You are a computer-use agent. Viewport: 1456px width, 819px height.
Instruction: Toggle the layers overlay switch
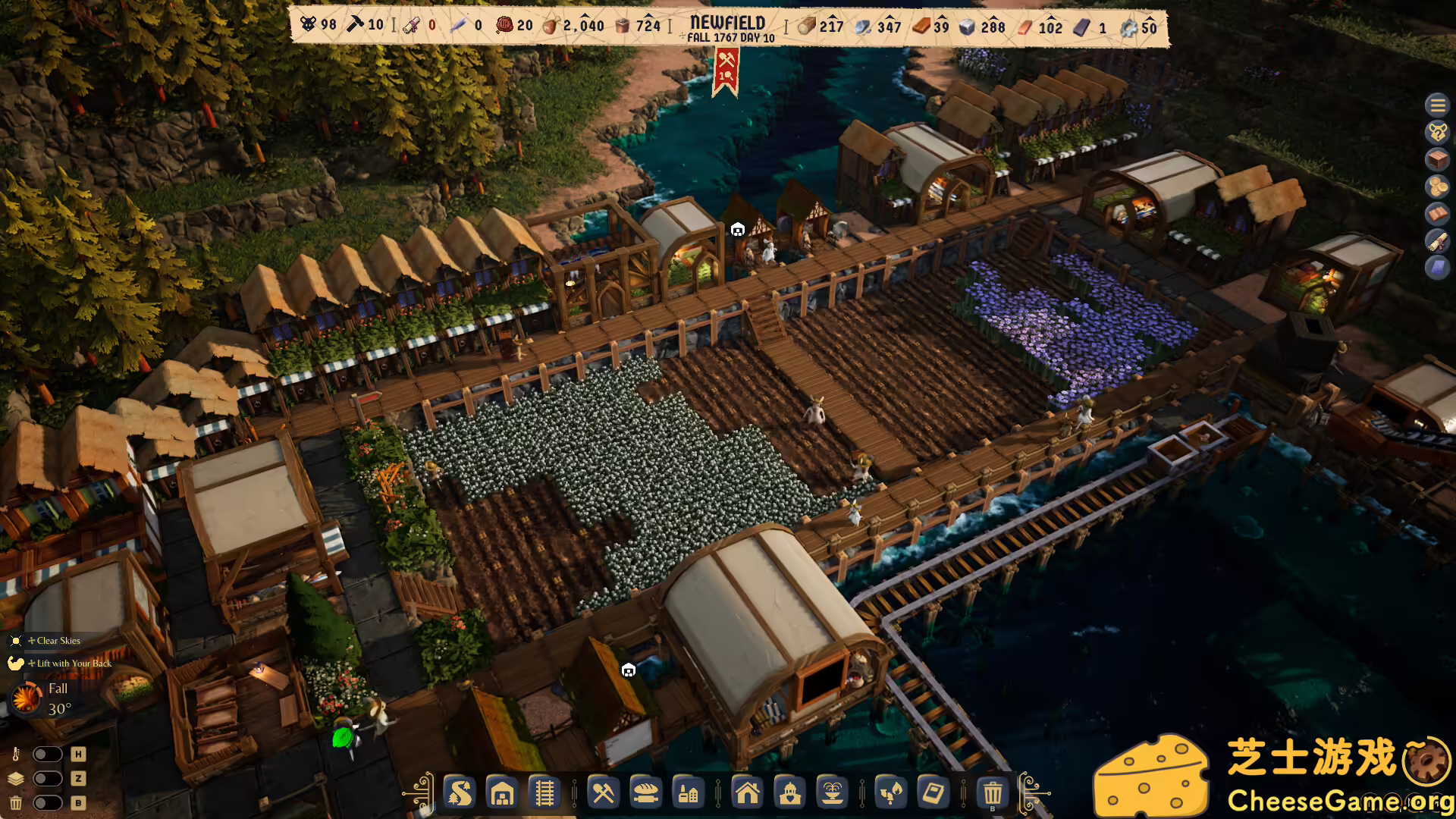[x=47, y=779]
